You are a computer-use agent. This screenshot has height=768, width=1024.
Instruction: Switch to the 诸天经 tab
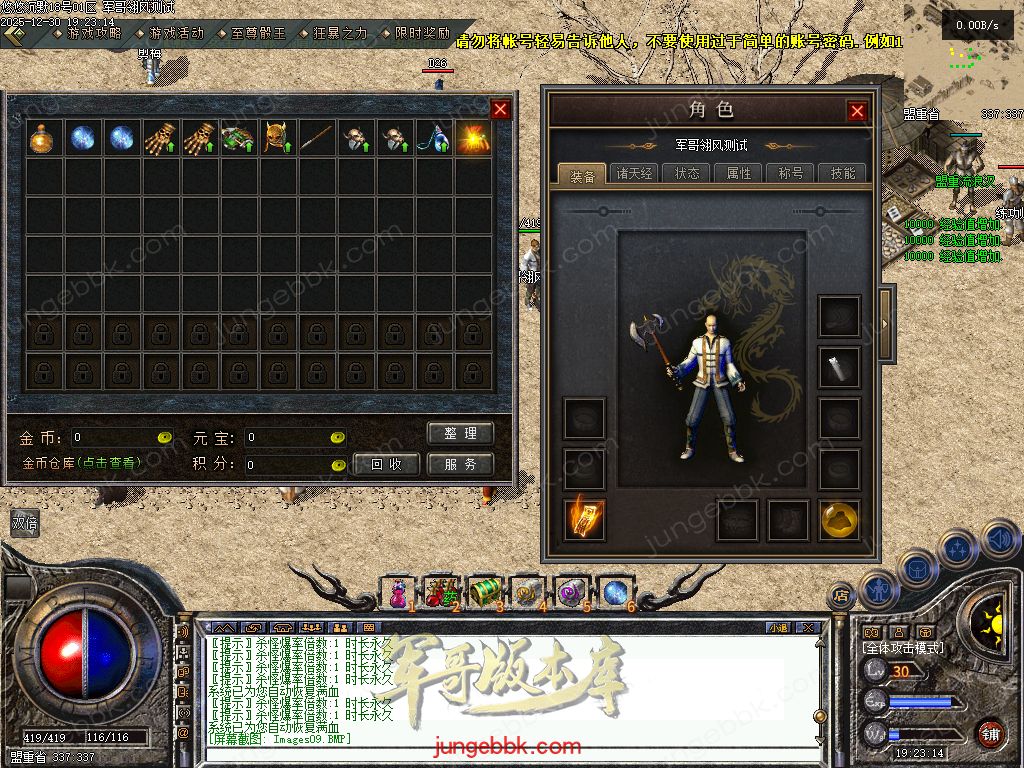[x=634, y=173]
